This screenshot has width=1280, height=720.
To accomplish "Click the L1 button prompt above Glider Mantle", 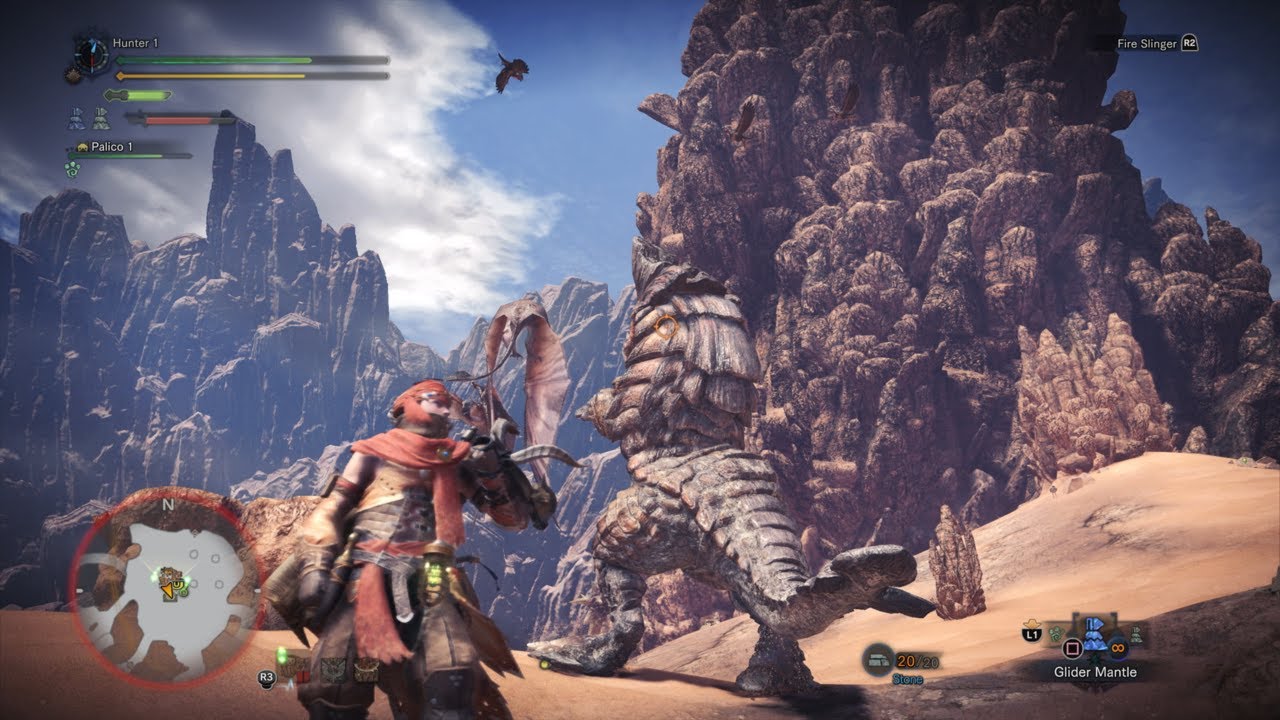I will 1031,633.
